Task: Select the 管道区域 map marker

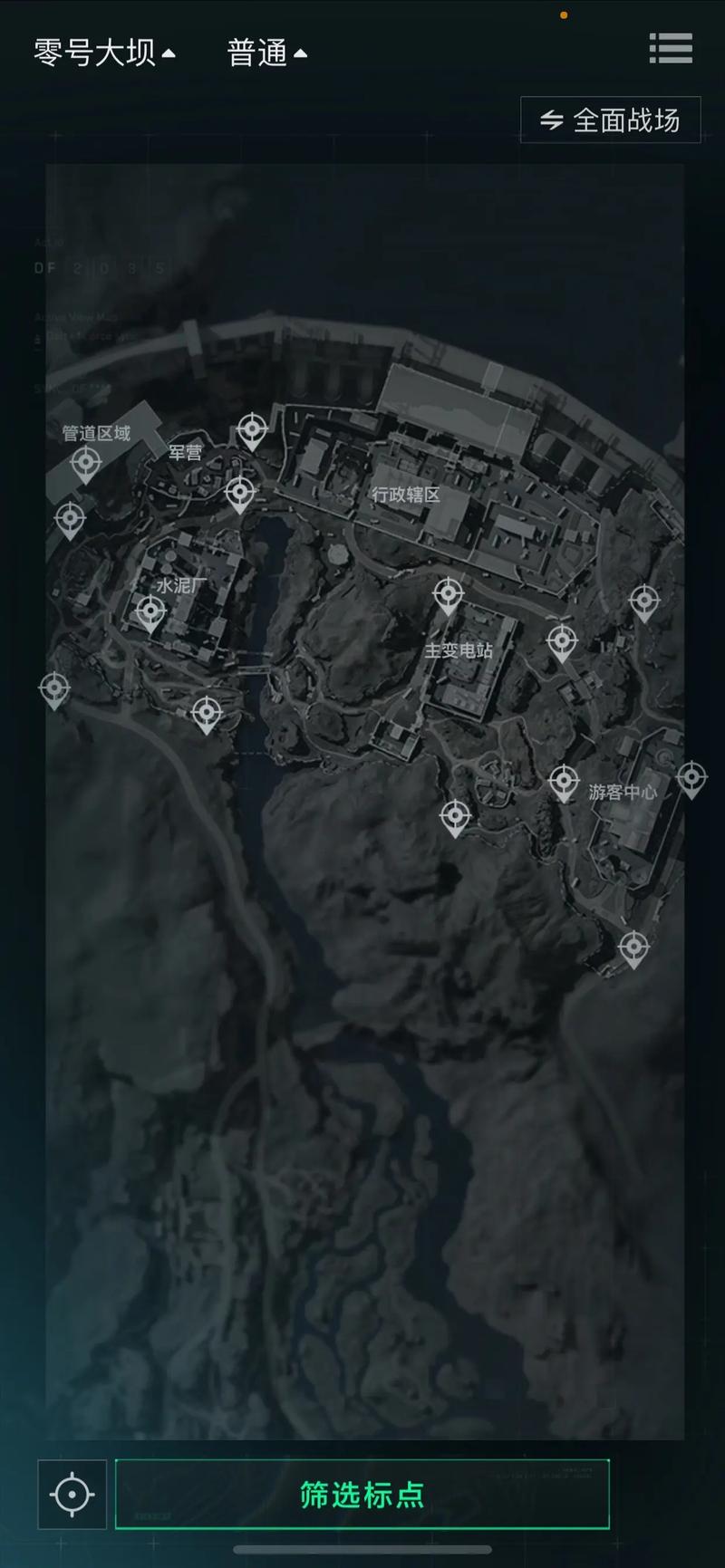Action: pos(86,465)
